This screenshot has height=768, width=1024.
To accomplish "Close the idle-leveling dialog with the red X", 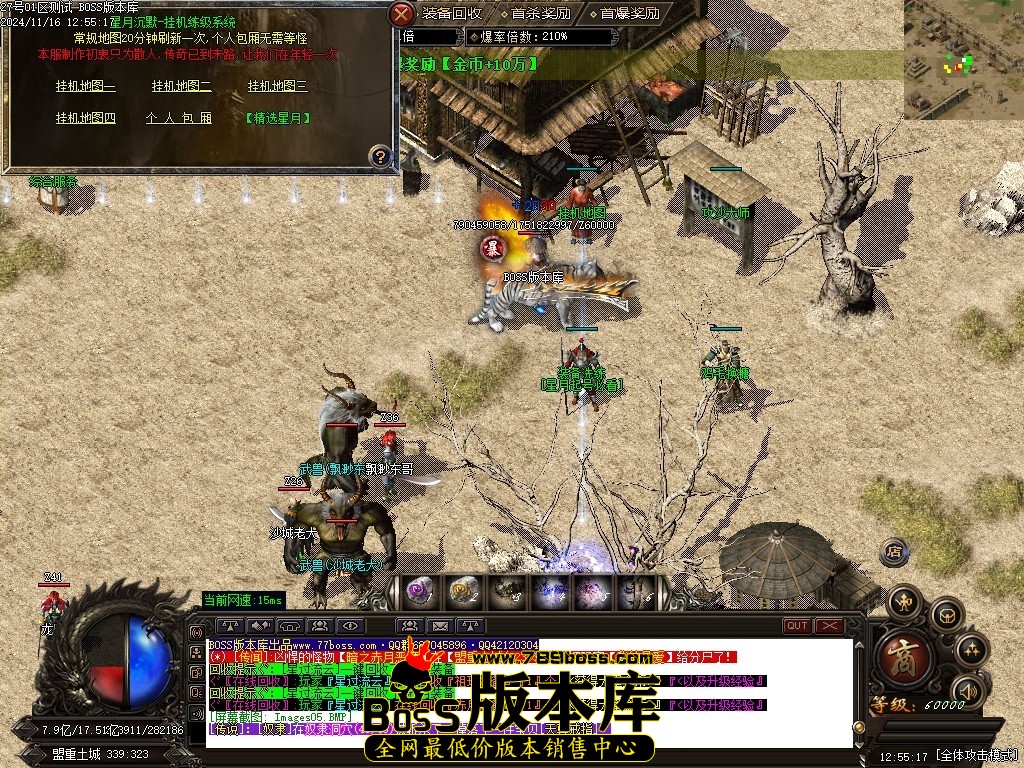I will point(401,14).
